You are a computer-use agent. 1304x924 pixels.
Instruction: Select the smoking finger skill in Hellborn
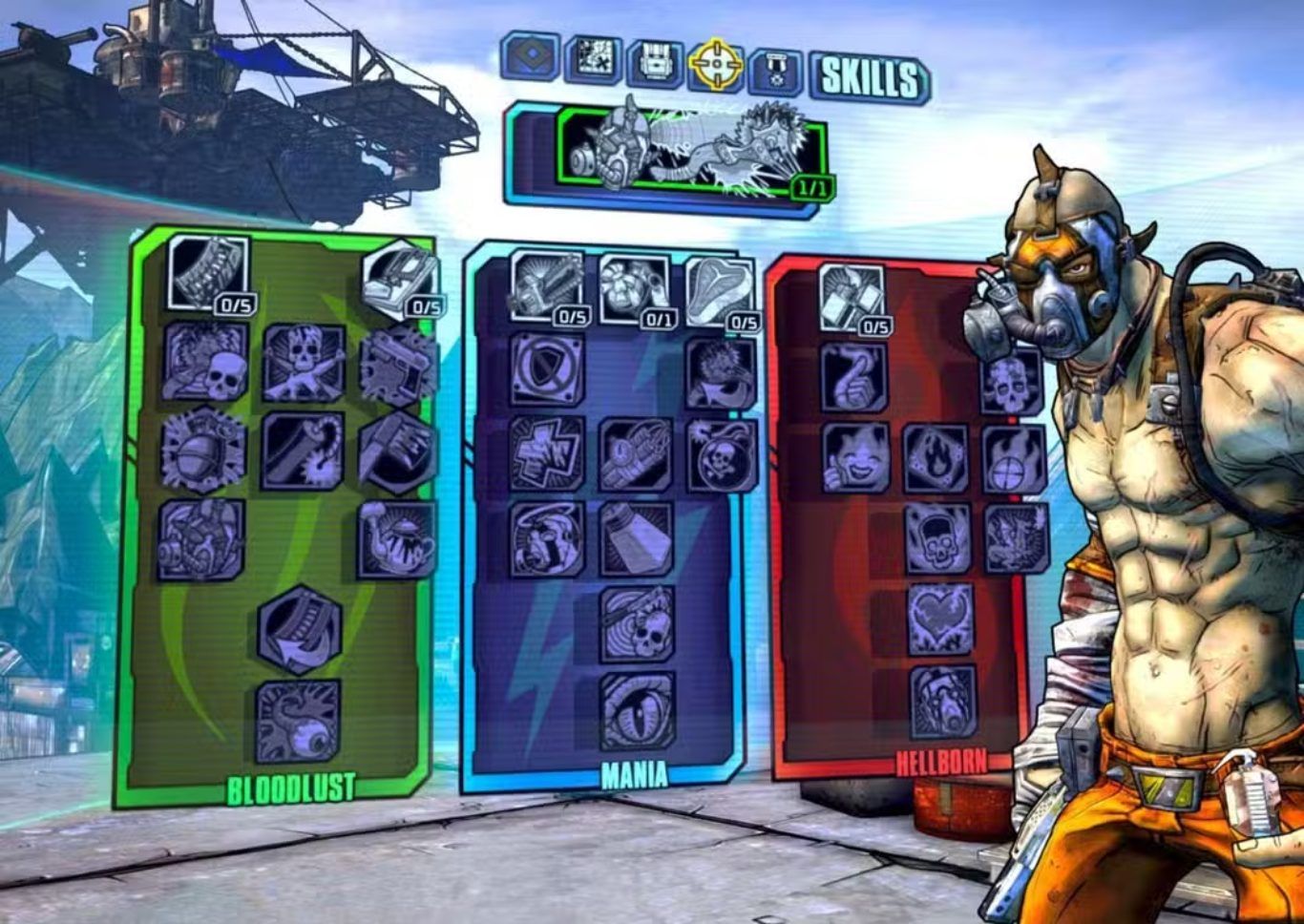[x=853, y=377]
